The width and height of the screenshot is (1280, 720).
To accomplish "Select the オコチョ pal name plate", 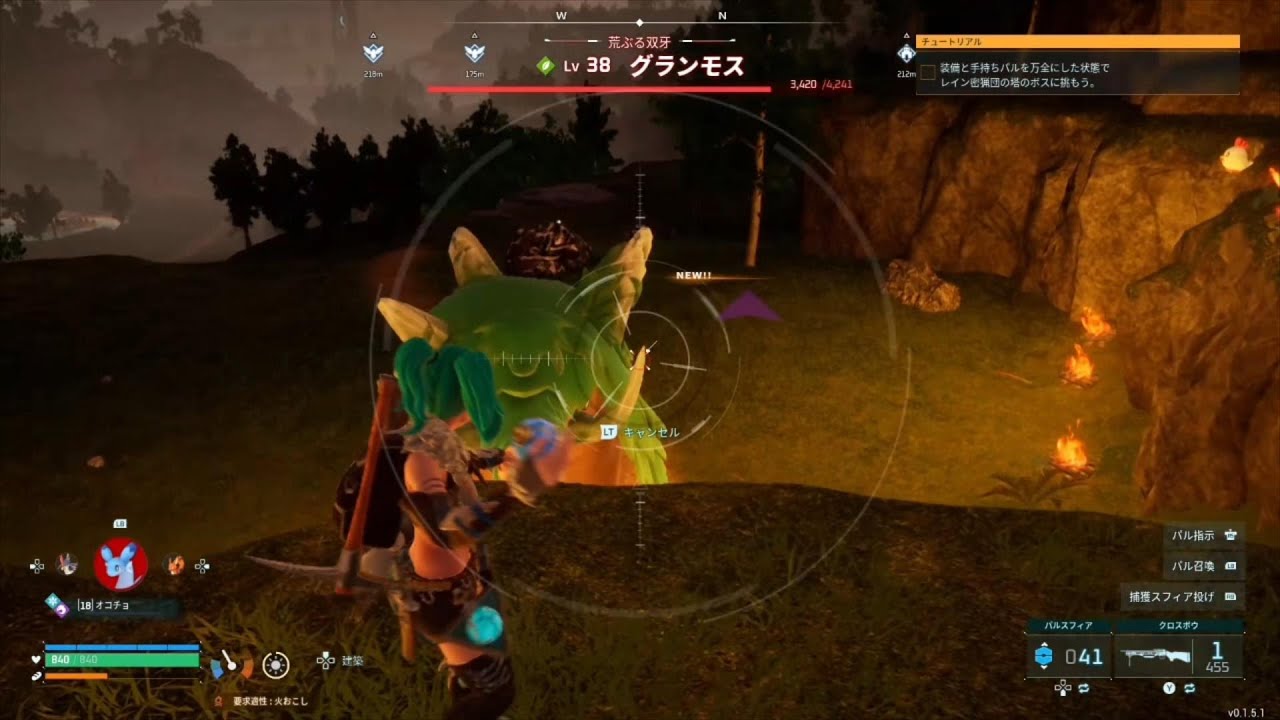I will (110, 605).
